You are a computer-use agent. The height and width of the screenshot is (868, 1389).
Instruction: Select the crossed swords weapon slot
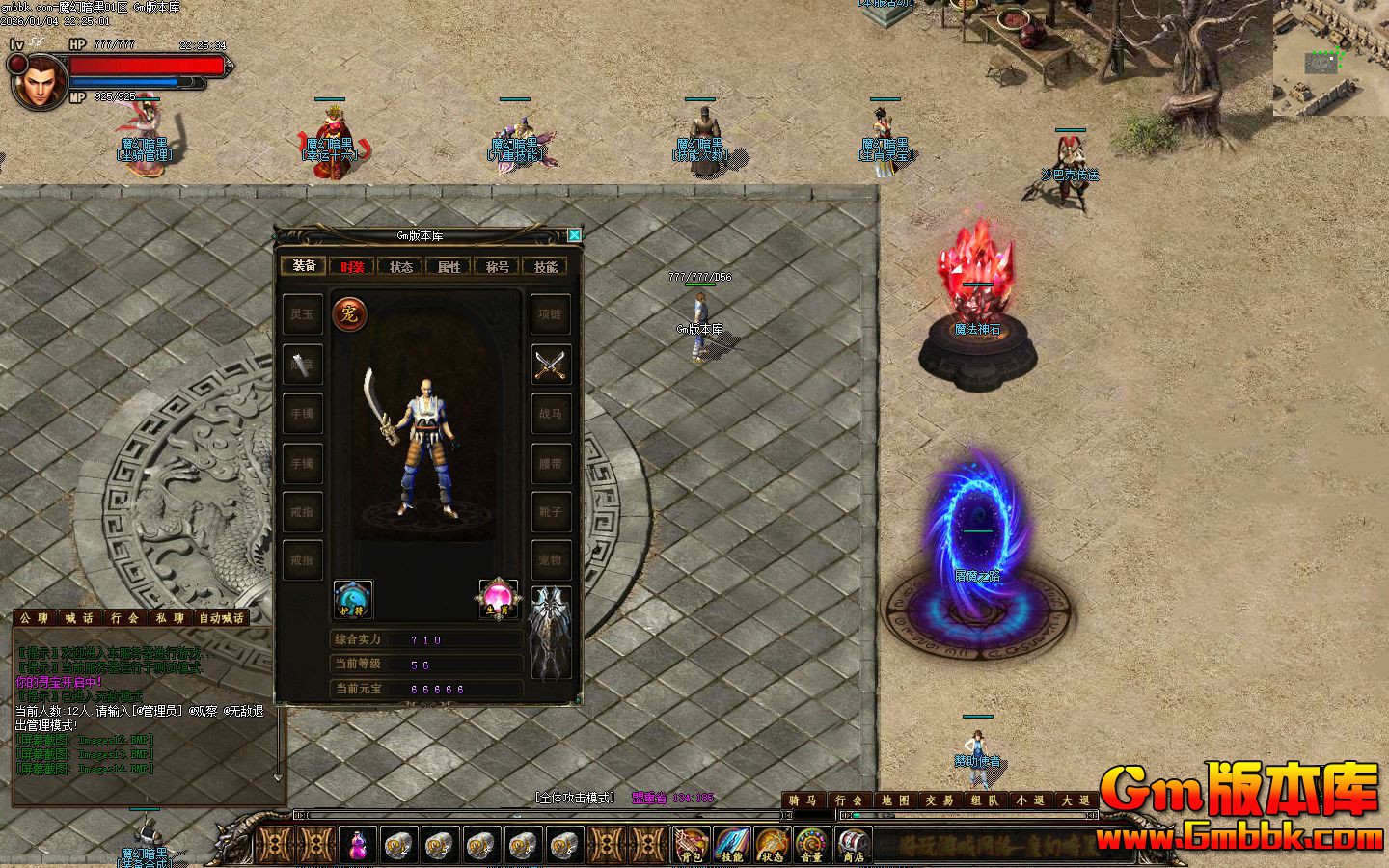click(x=551, y=365)
